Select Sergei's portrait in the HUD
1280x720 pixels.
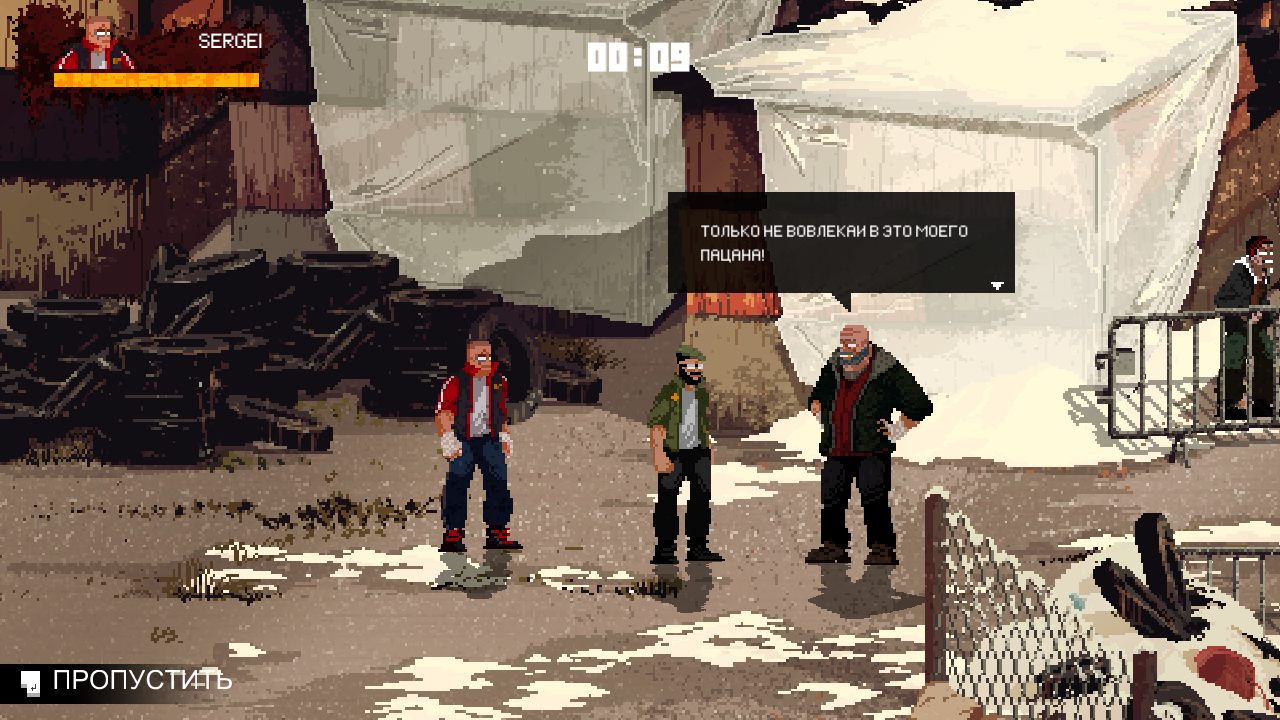(98, 44)
